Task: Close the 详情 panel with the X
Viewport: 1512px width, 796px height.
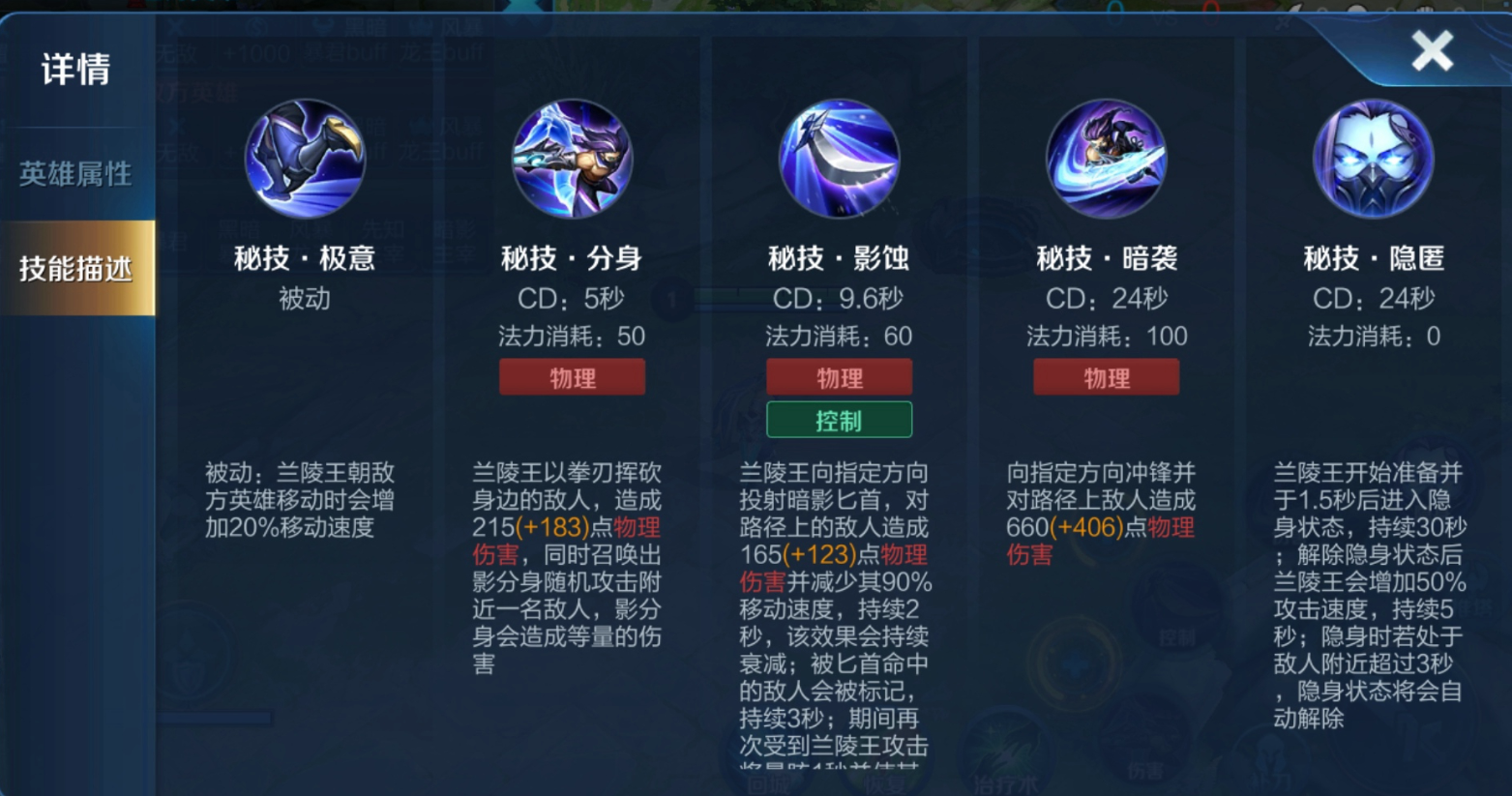Action: click(x=1431, y=49)
